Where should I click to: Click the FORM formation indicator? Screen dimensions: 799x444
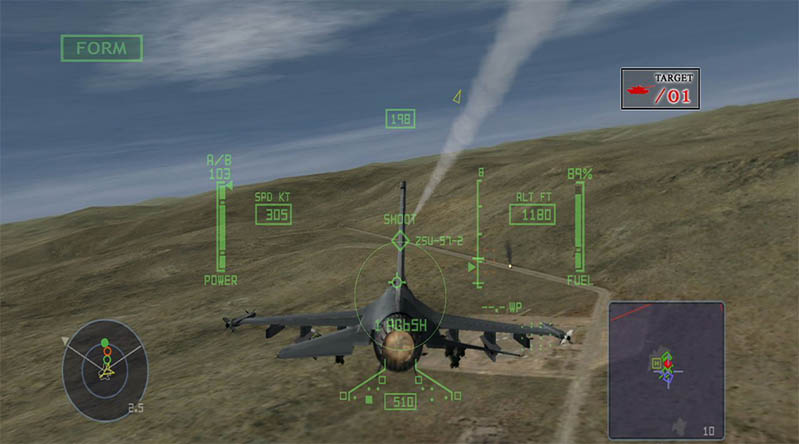pyautogui.click(x=101, y=48)
